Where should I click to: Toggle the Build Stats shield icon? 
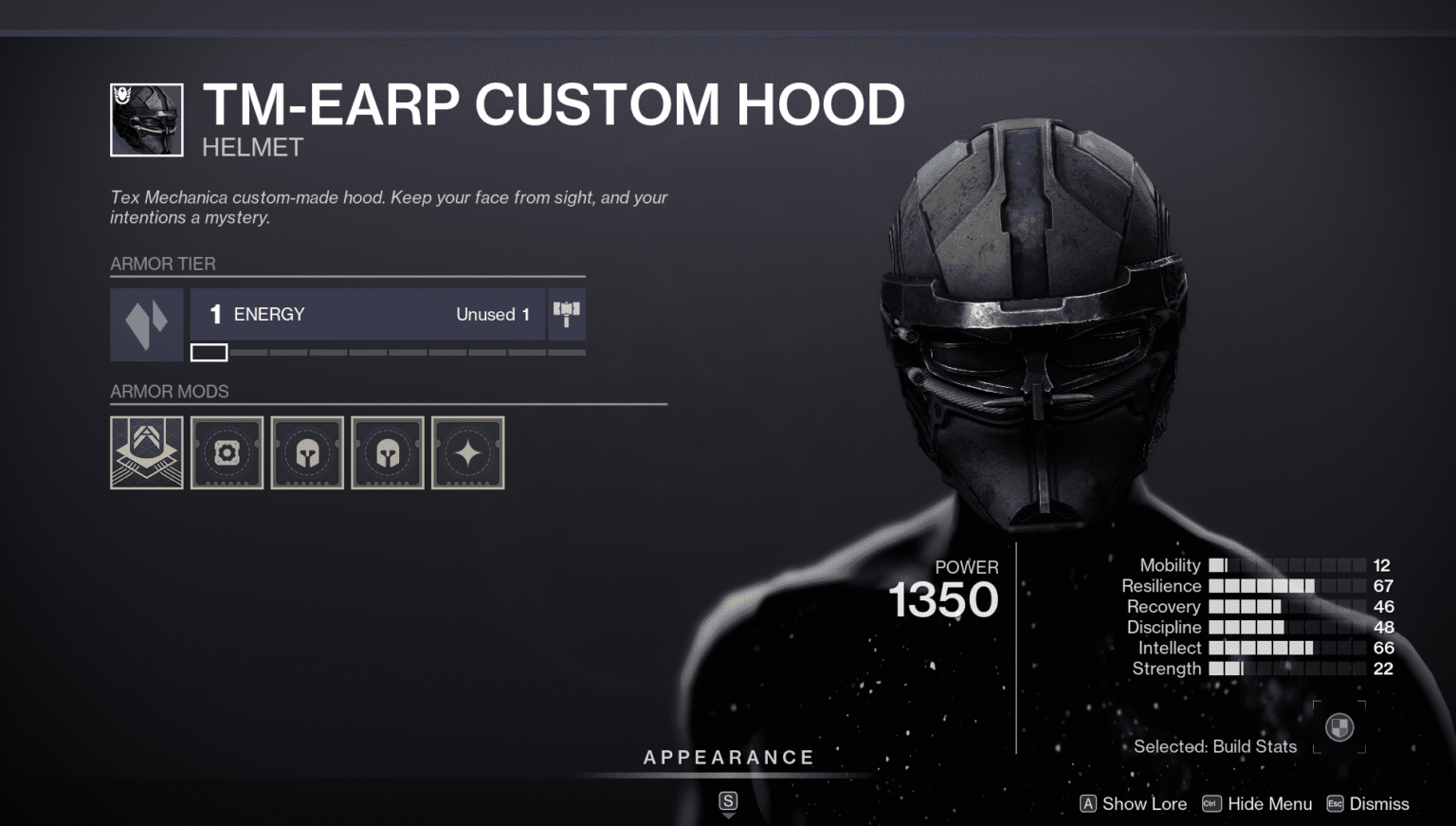point(1338,727)
